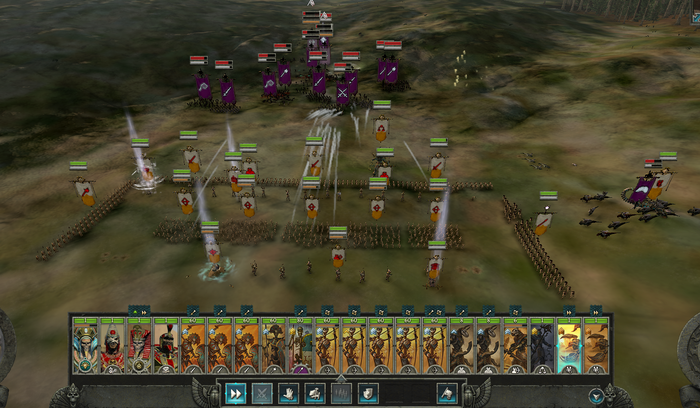This screenshot has width=700, height=408.
Task: Select the black silhouette unit card
Action: (x=542, y=346)
